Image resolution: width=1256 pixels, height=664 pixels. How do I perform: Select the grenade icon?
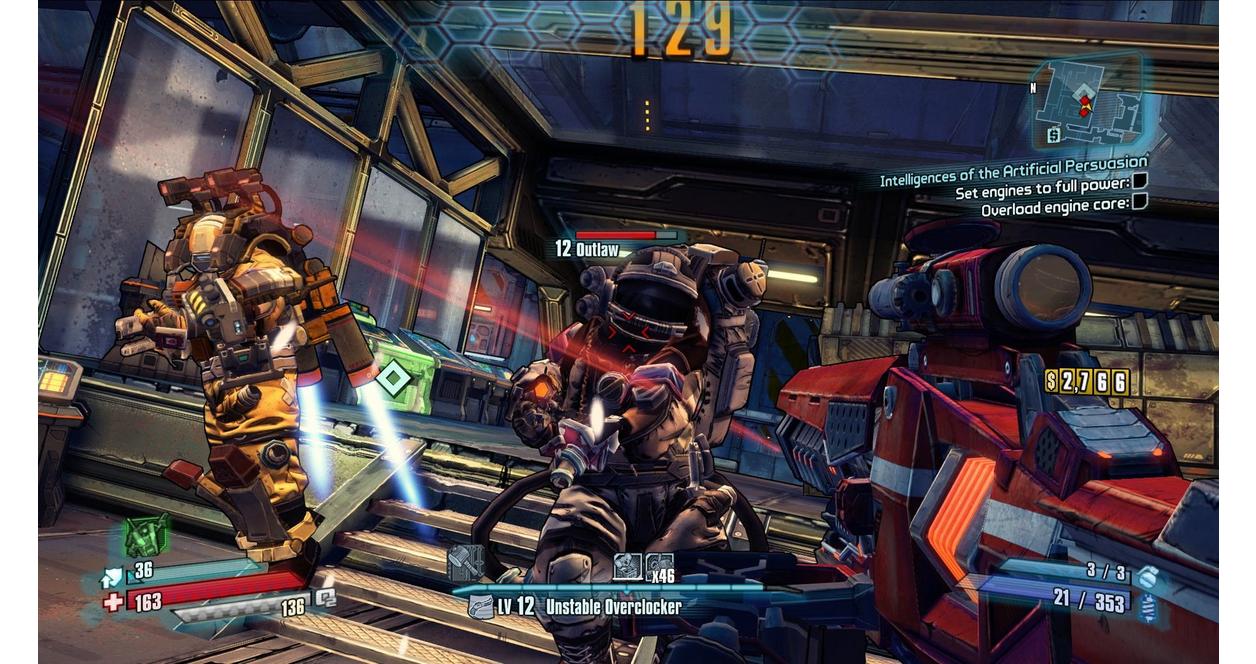coord(1148,574)
